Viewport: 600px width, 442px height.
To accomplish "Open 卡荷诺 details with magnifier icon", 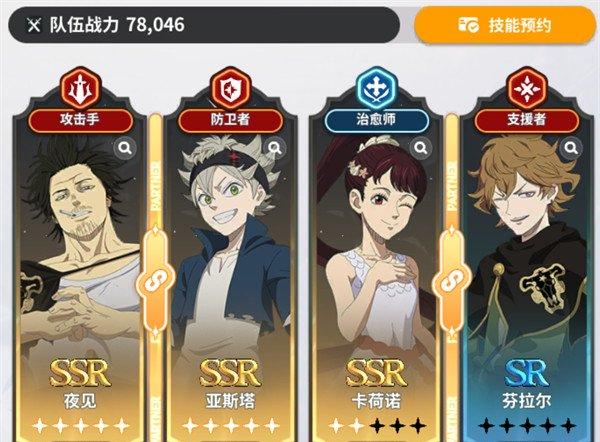I will pos(422,149).
